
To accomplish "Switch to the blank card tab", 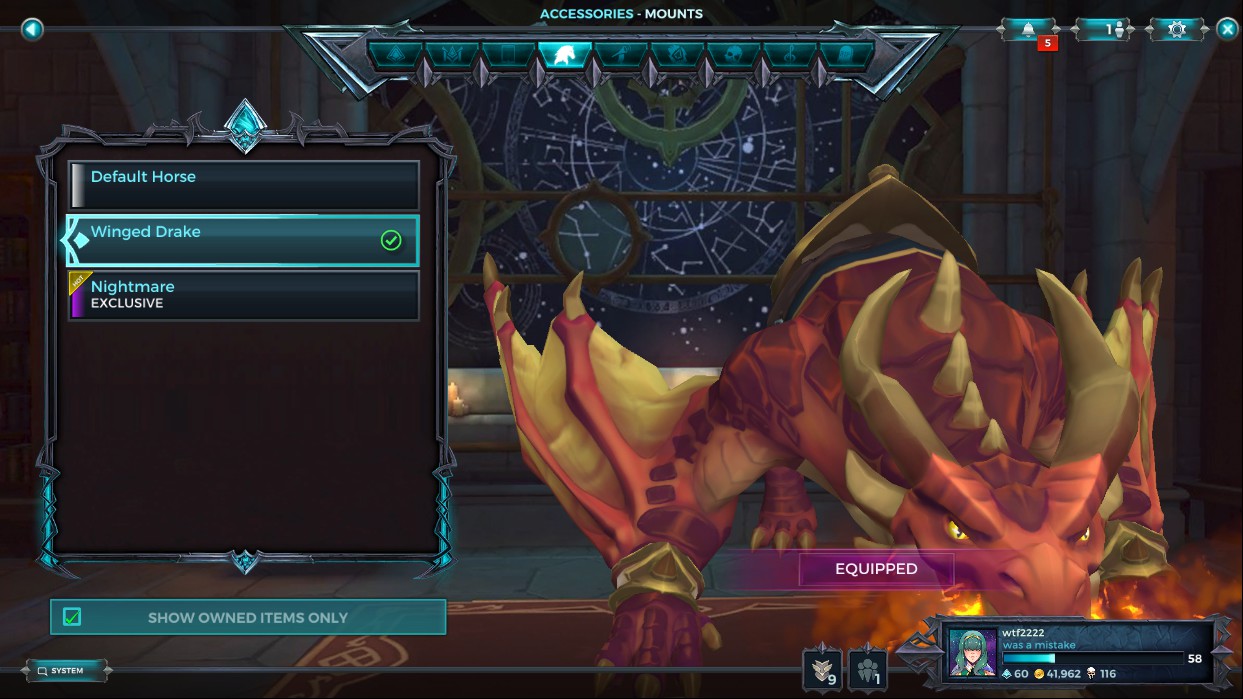I will point(508,54).
